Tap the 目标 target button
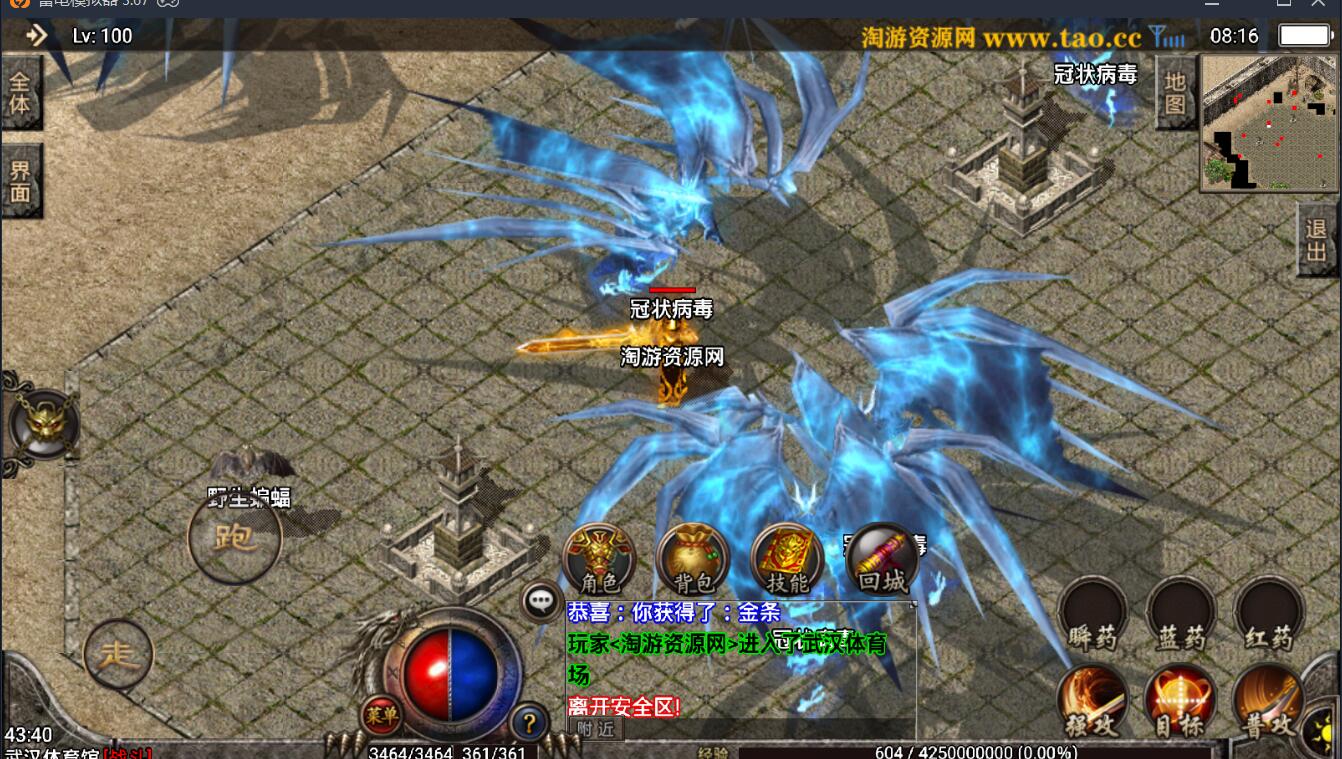 click(x=1180, y=702)
